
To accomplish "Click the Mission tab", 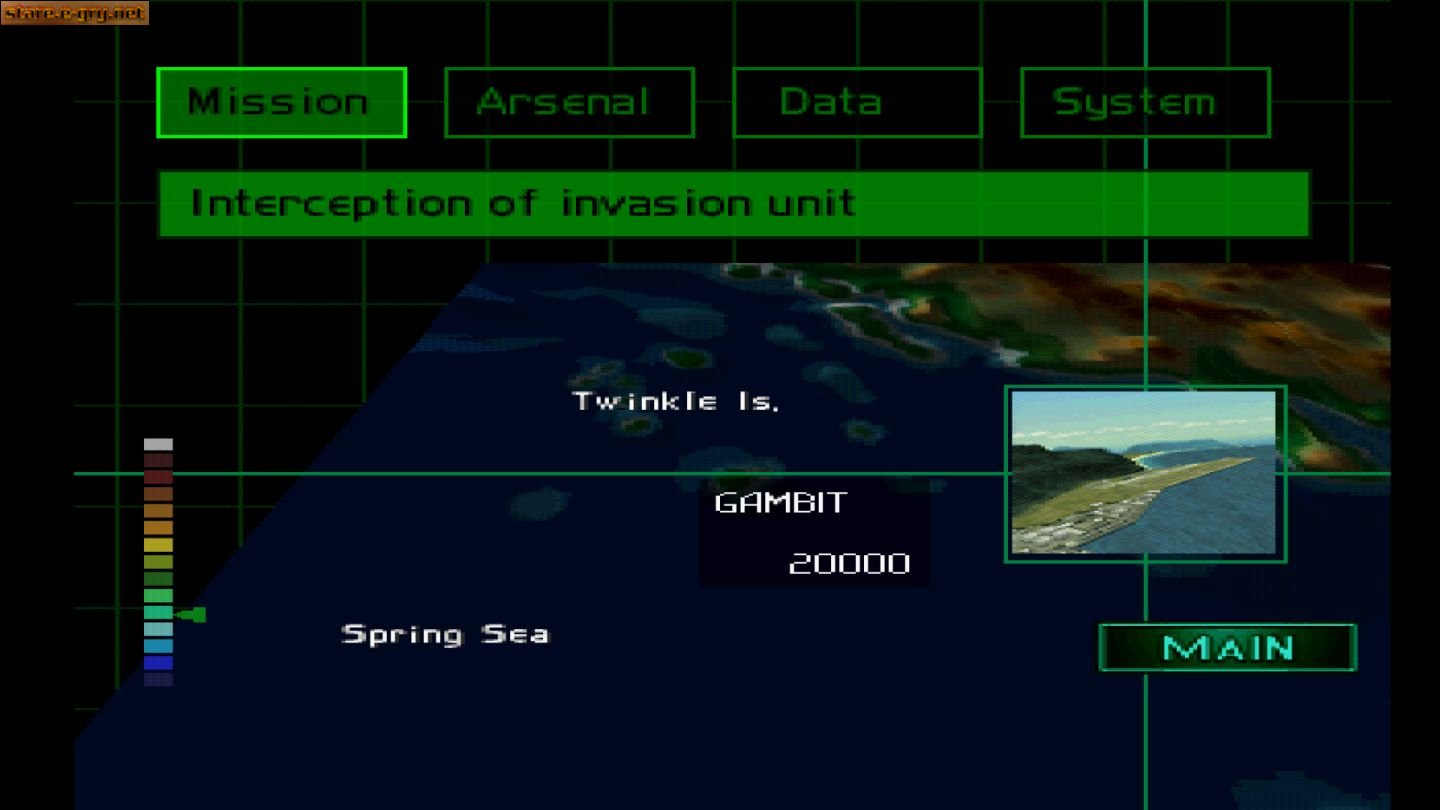I will [281, 101].
